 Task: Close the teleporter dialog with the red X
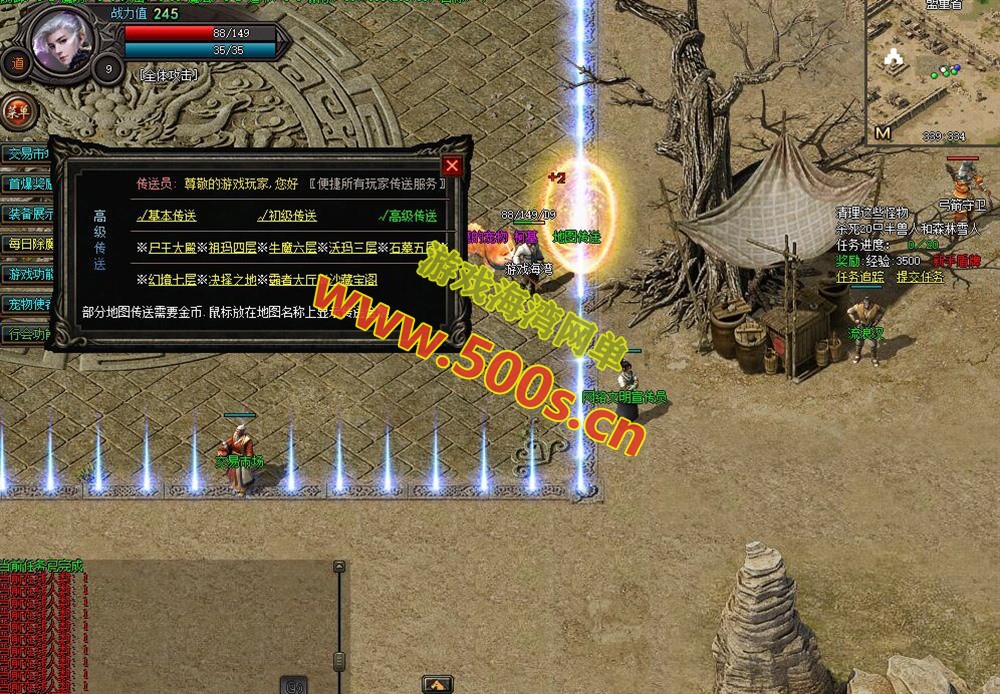(x=452, y=166)
